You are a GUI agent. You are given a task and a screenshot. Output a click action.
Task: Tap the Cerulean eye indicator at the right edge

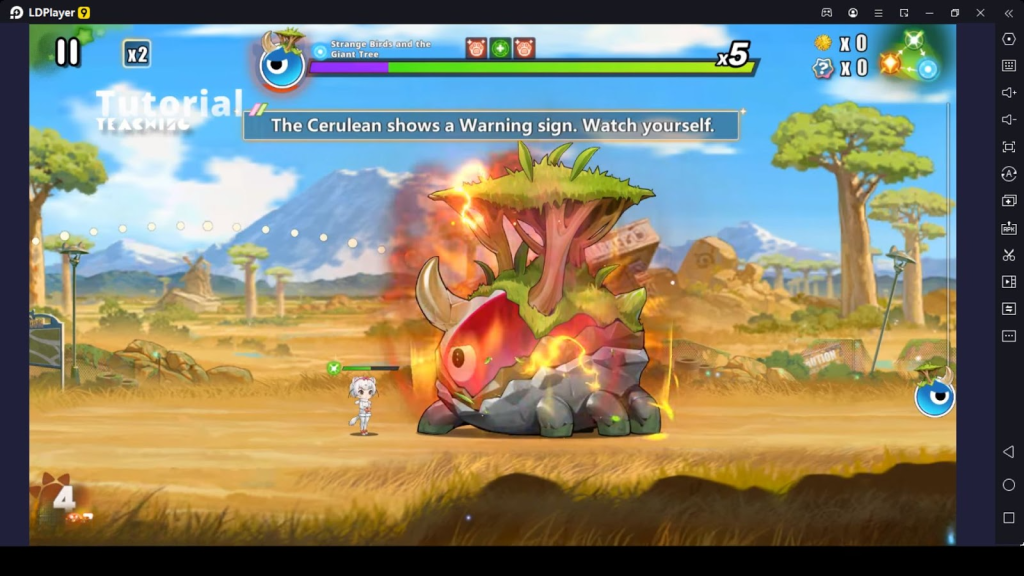pos(934,395)
